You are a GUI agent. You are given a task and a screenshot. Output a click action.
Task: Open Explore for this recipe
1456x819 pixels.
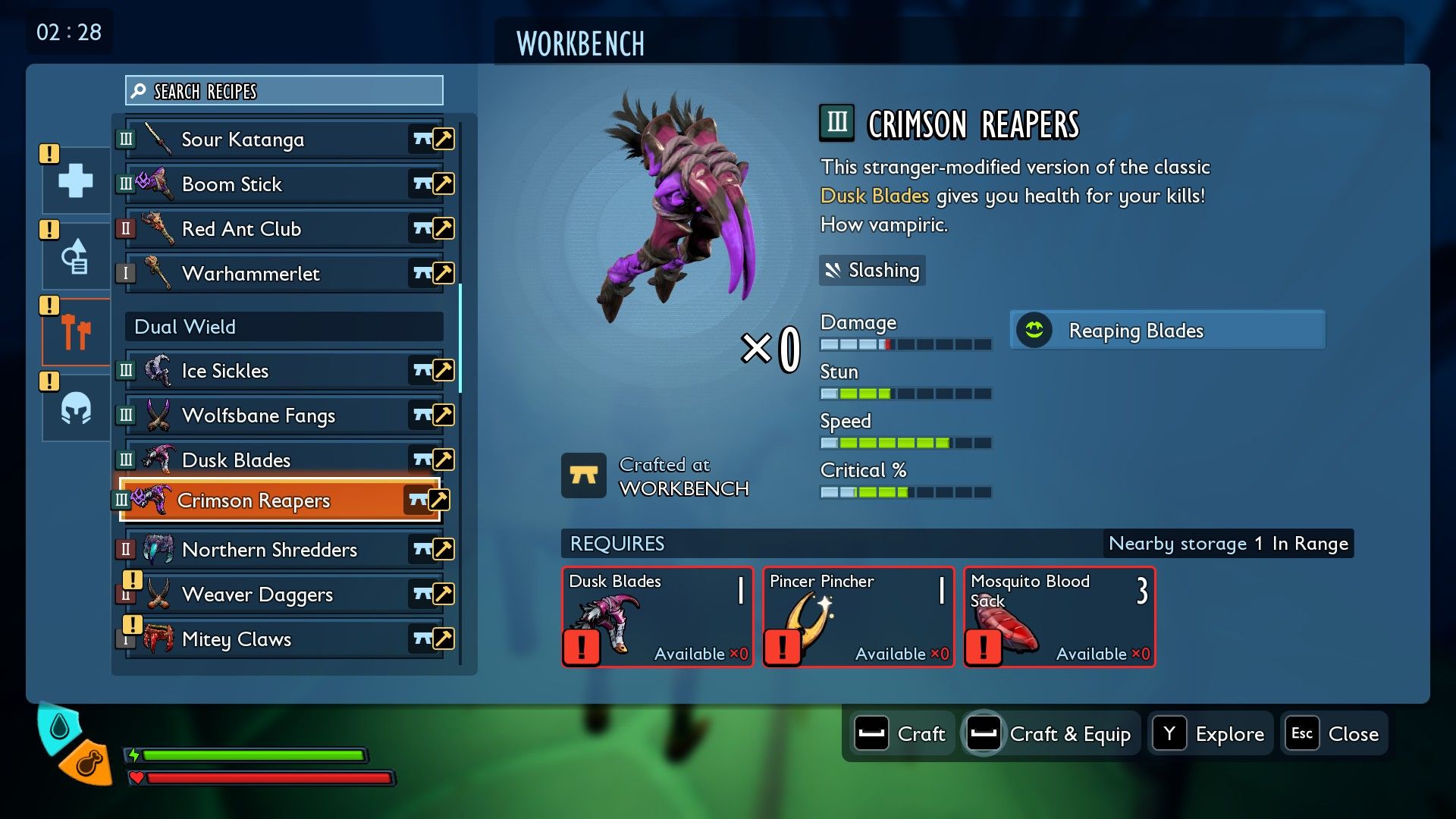1210,734
